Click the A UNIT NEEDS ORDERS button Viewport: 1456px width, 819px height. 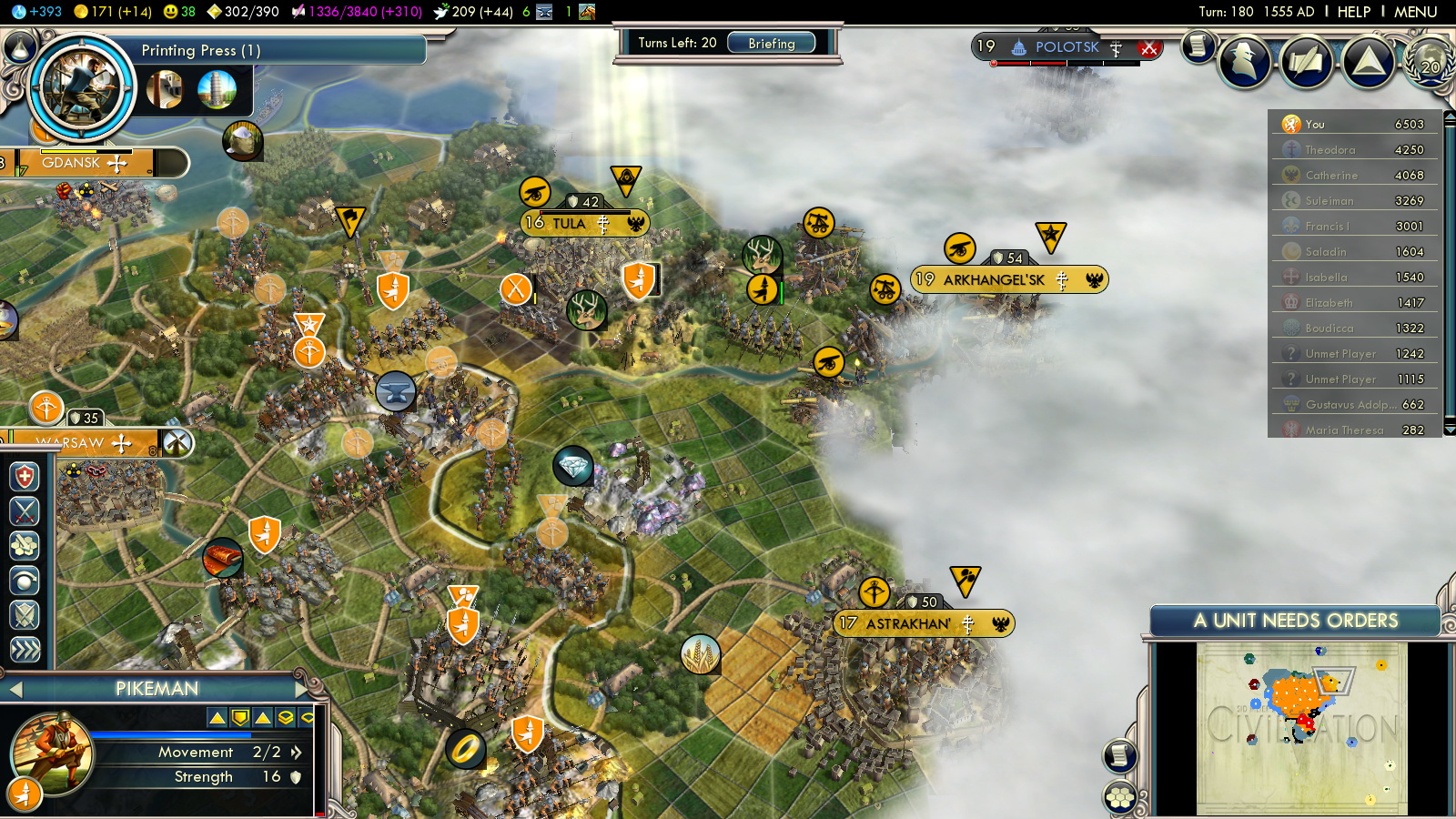1295,621
